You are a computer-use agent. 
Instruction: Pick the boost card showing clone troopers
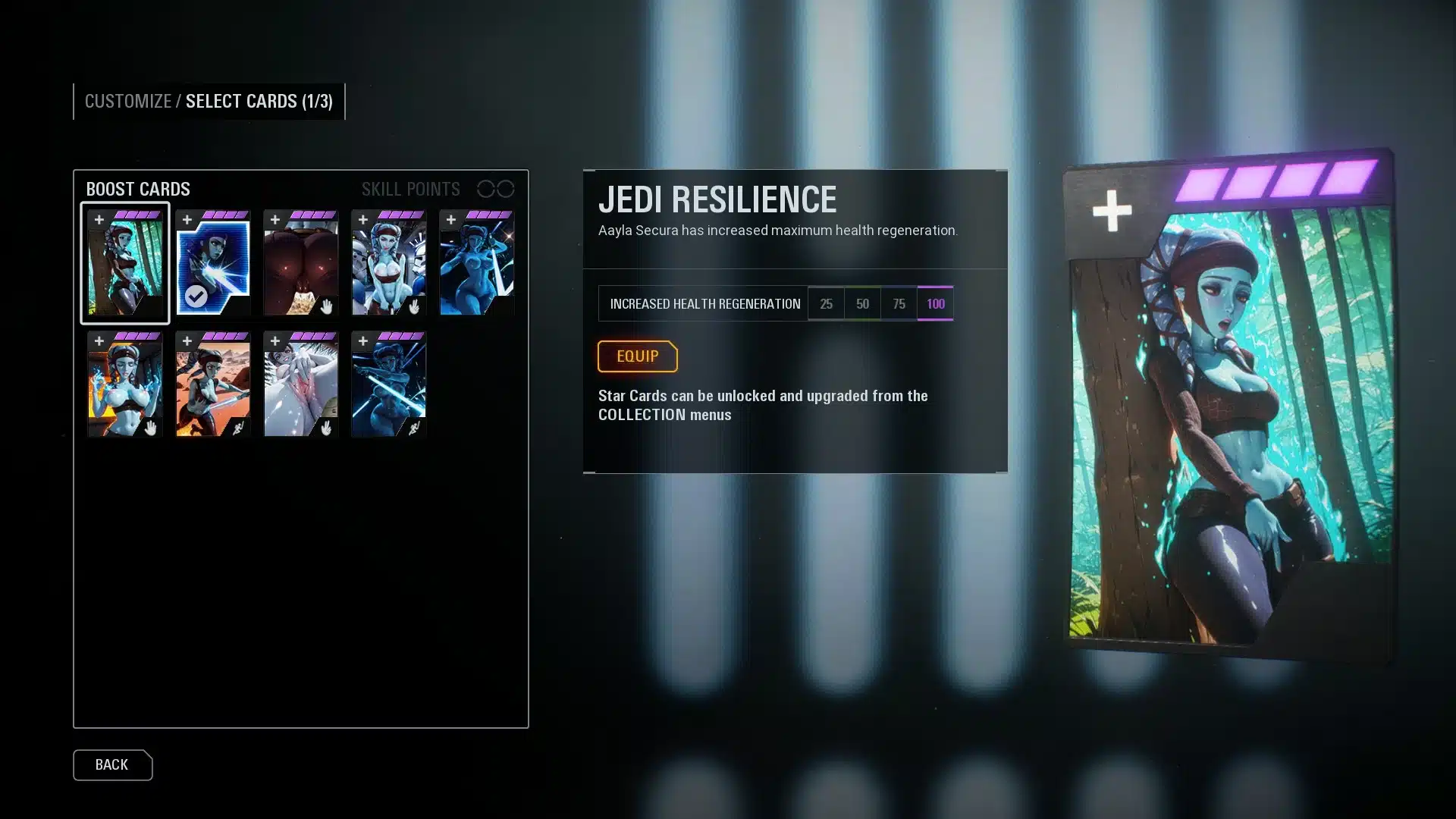pos(388,263)
